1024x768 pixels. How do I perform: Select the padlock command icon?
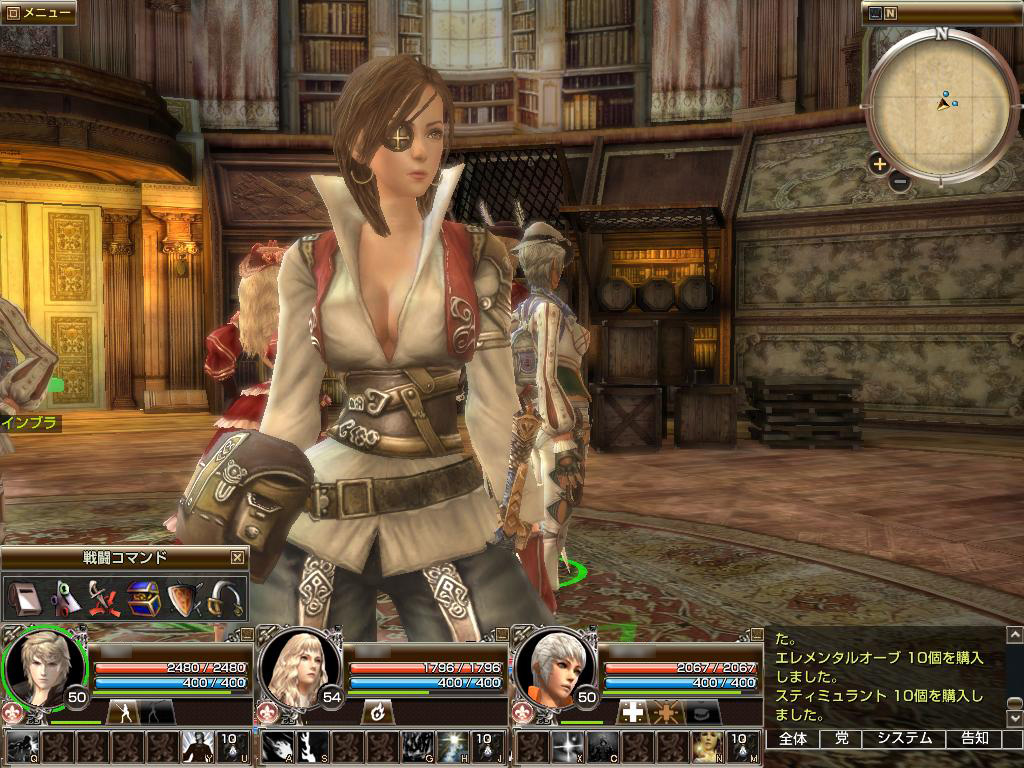224,598
